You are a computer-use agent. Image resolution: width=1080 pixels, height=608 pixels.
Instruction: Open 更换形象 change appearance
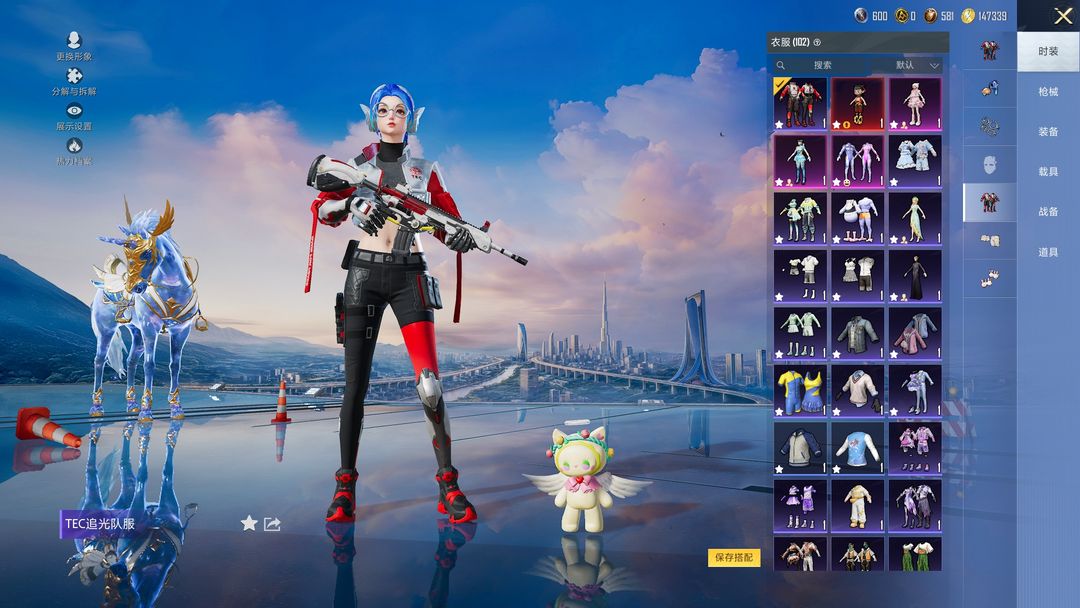coord(74,46)
